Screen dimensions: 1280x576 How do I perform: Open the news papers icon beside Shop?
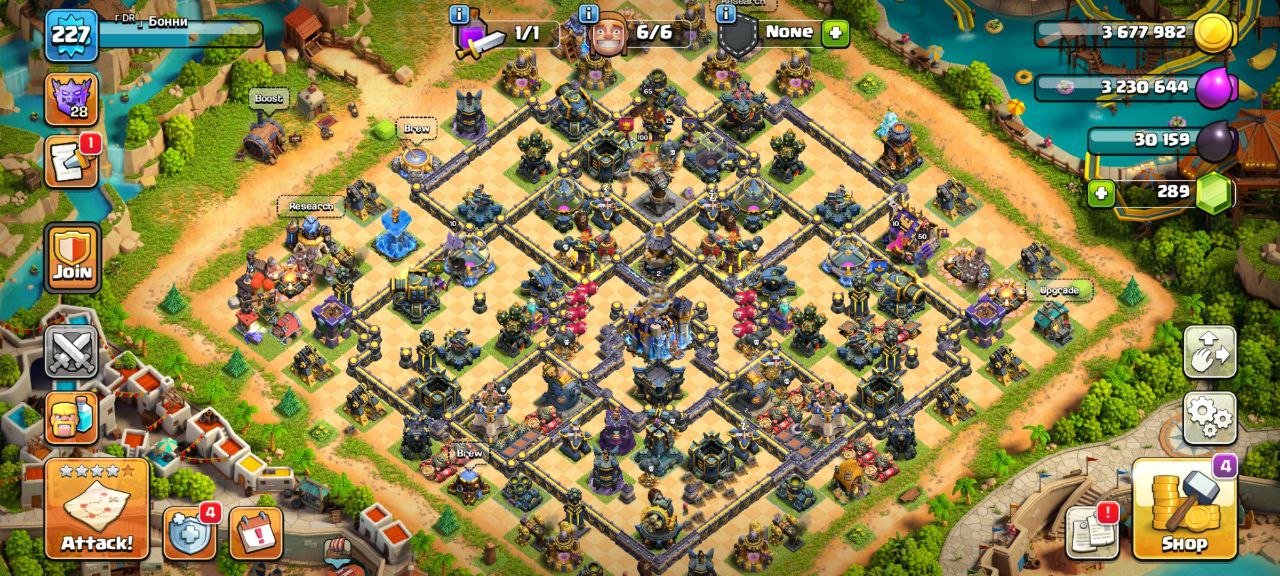(1091, 532)
